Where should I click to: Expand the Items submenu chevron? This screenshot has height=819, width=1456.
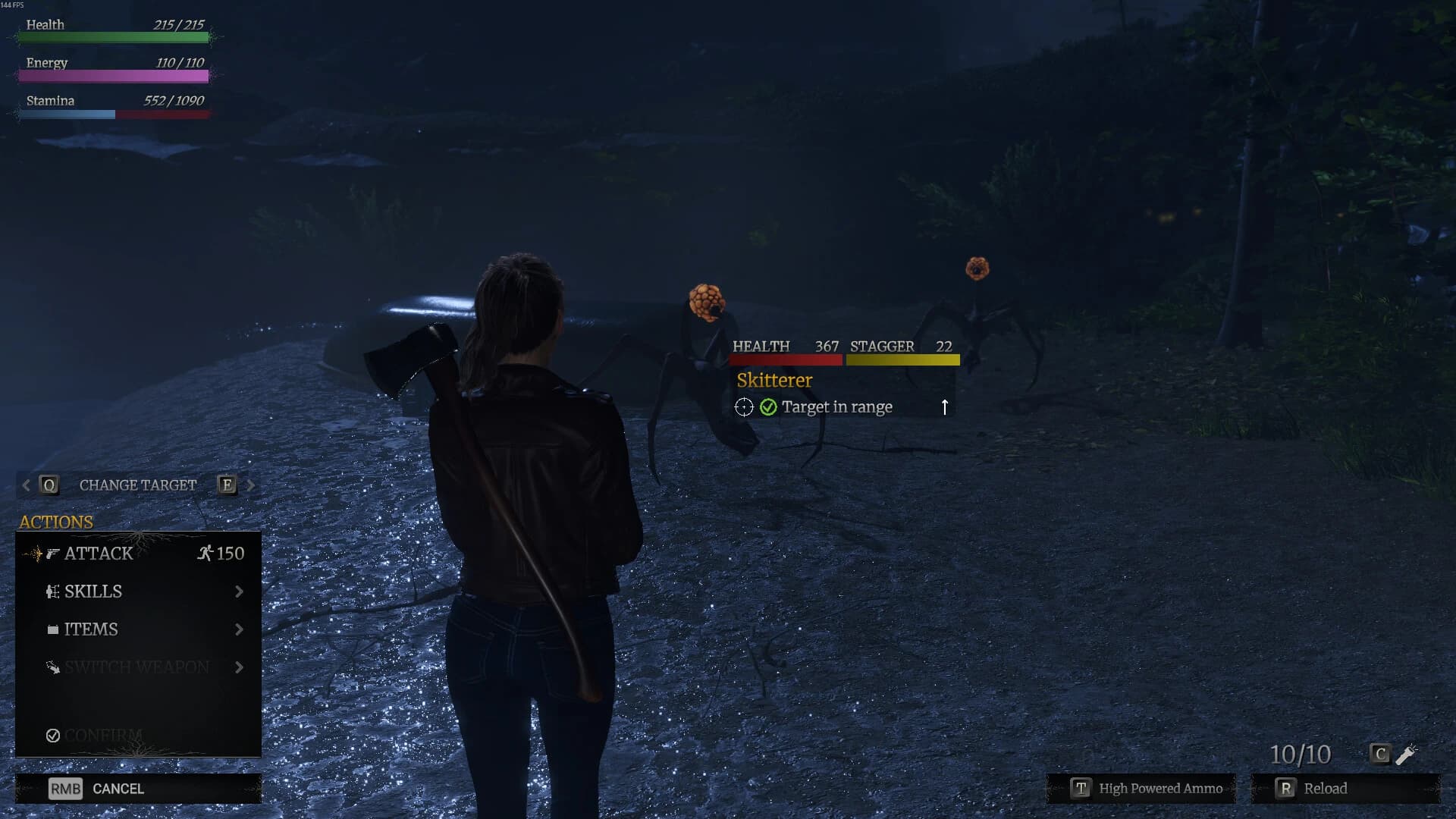point(240,629)
